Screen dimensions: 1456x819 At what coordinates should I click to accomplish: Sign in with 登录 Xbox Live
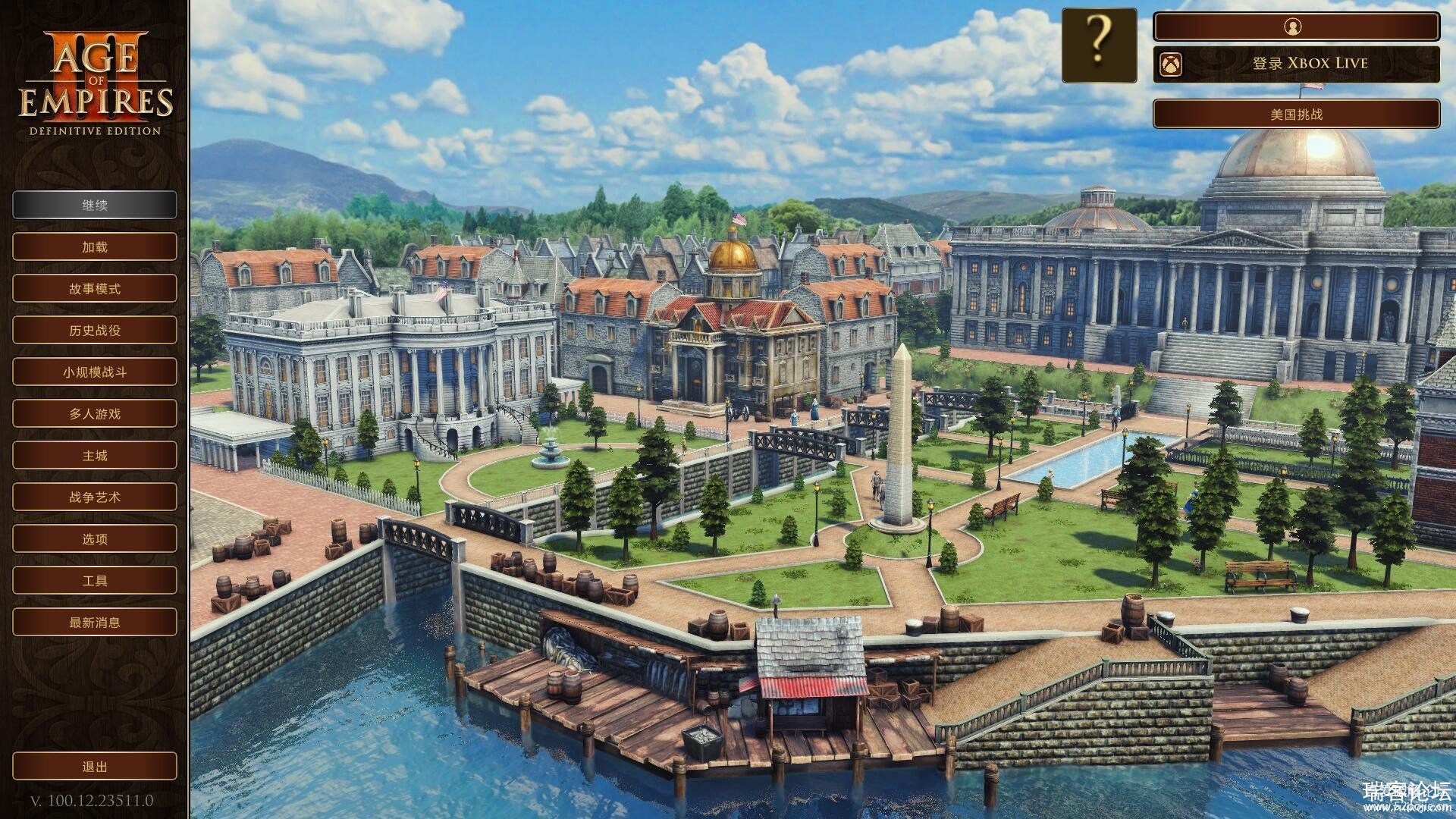coord(1295,64)
